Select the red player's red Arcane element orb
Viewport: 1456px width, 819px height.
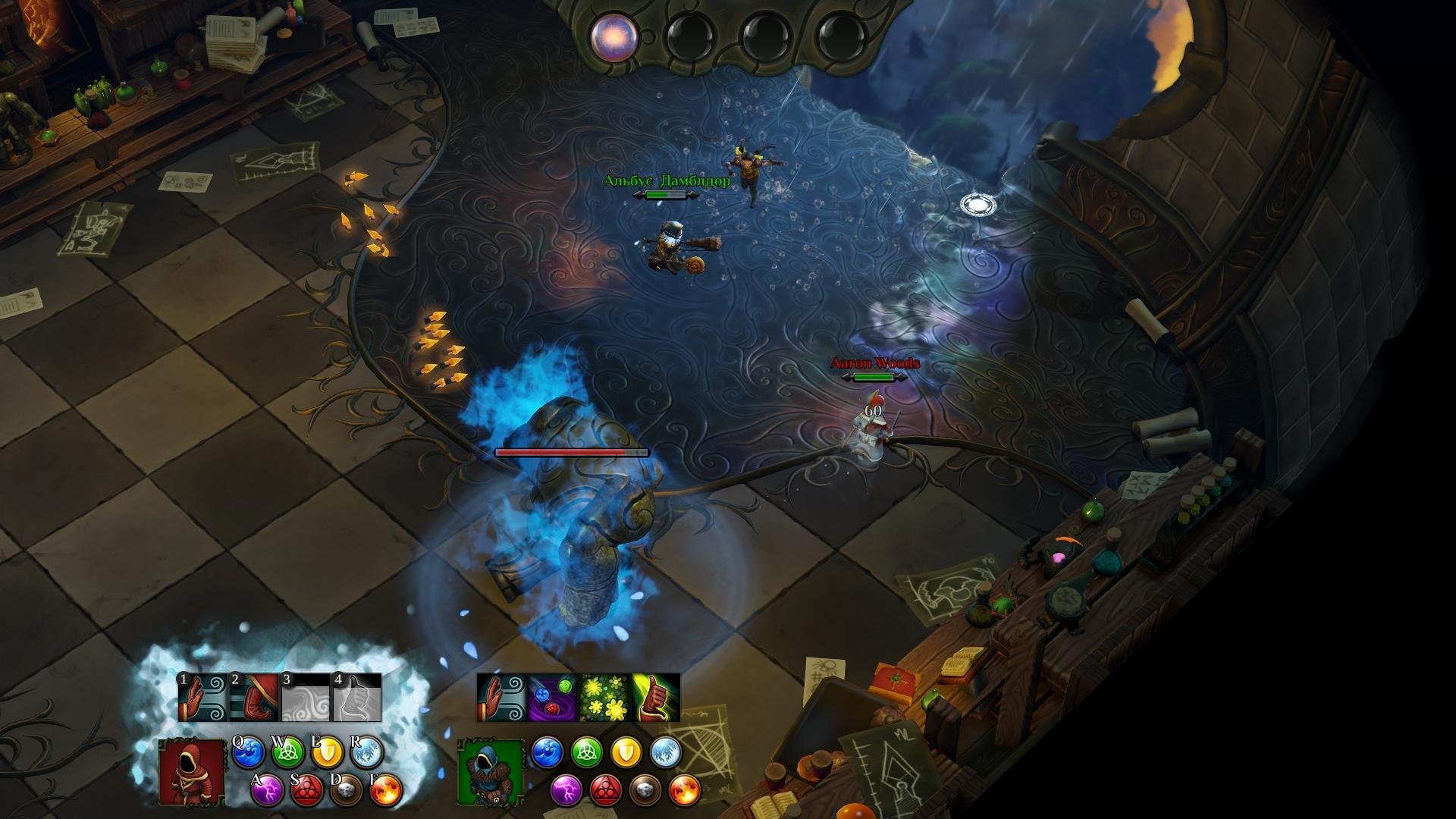pyautogui.click(x=307, y=791)
